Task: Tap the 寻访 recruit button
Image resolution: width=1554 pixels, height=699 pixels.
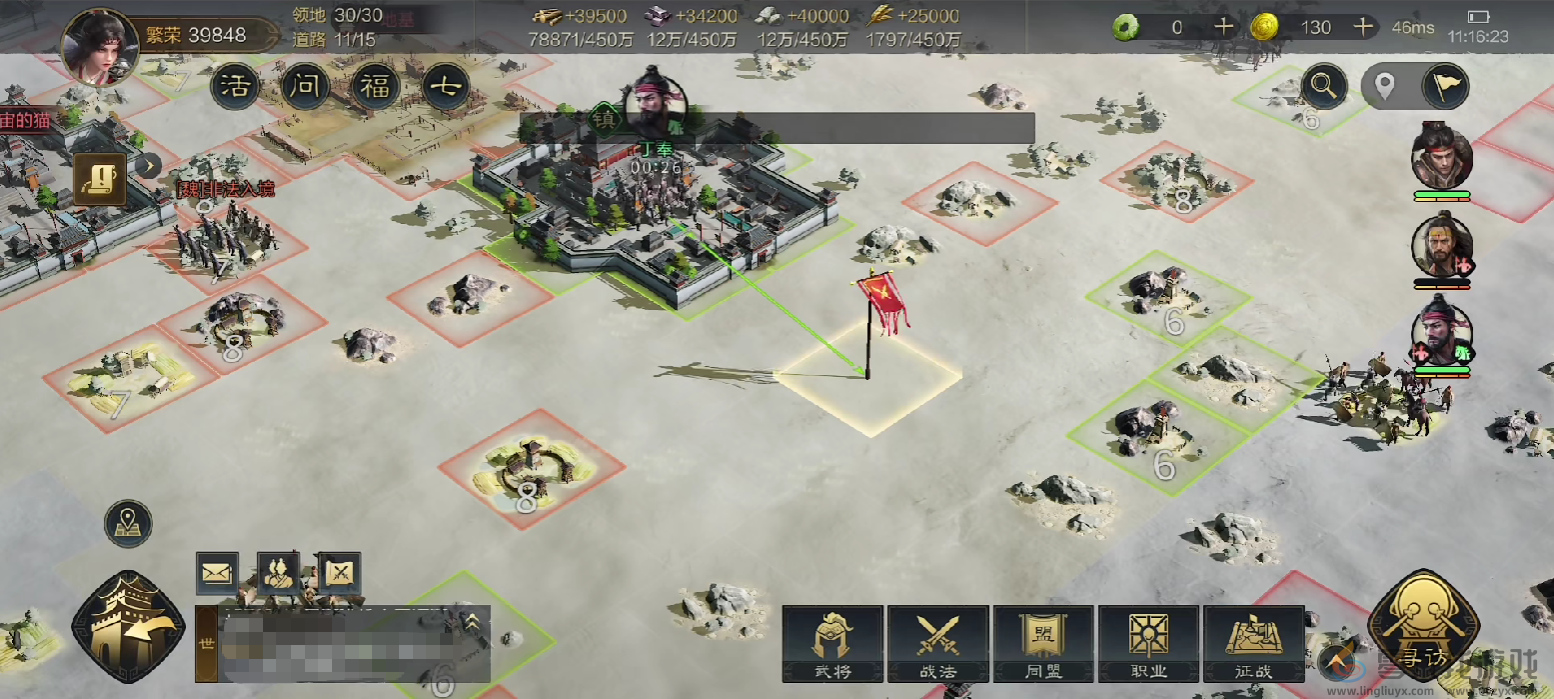Action: tap(1423, 625)
